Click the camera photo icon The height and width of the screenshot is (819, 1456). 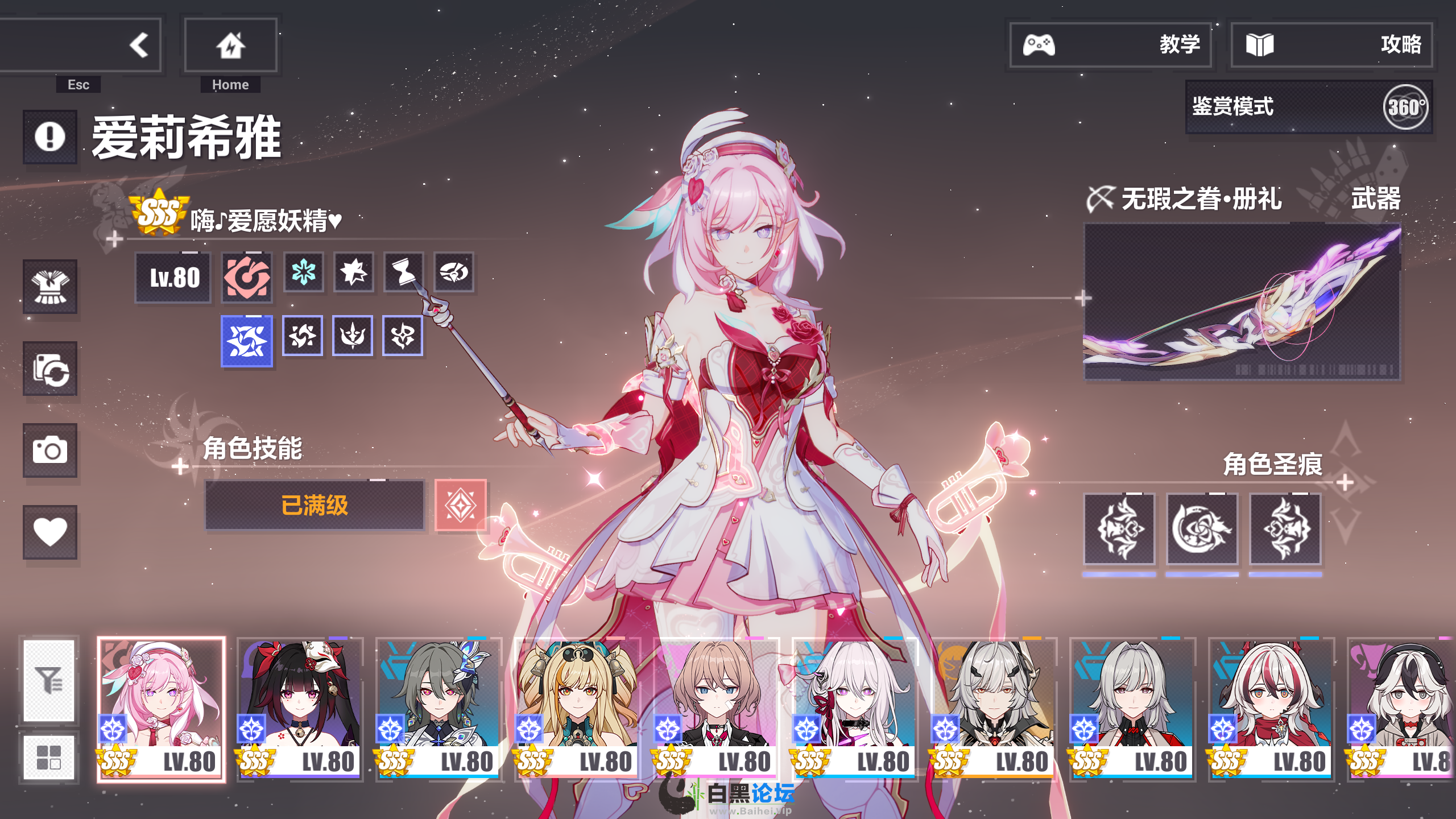tap(50, 450)
